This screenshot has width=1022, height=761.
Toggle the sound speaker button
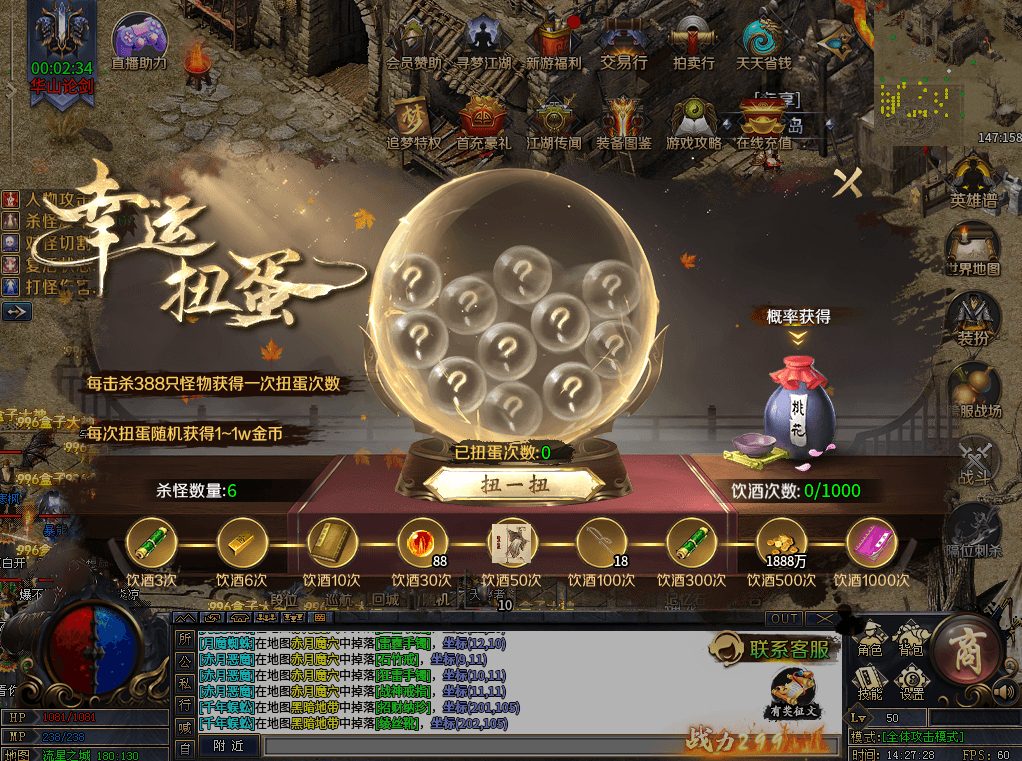click(x=1004, y=692)
